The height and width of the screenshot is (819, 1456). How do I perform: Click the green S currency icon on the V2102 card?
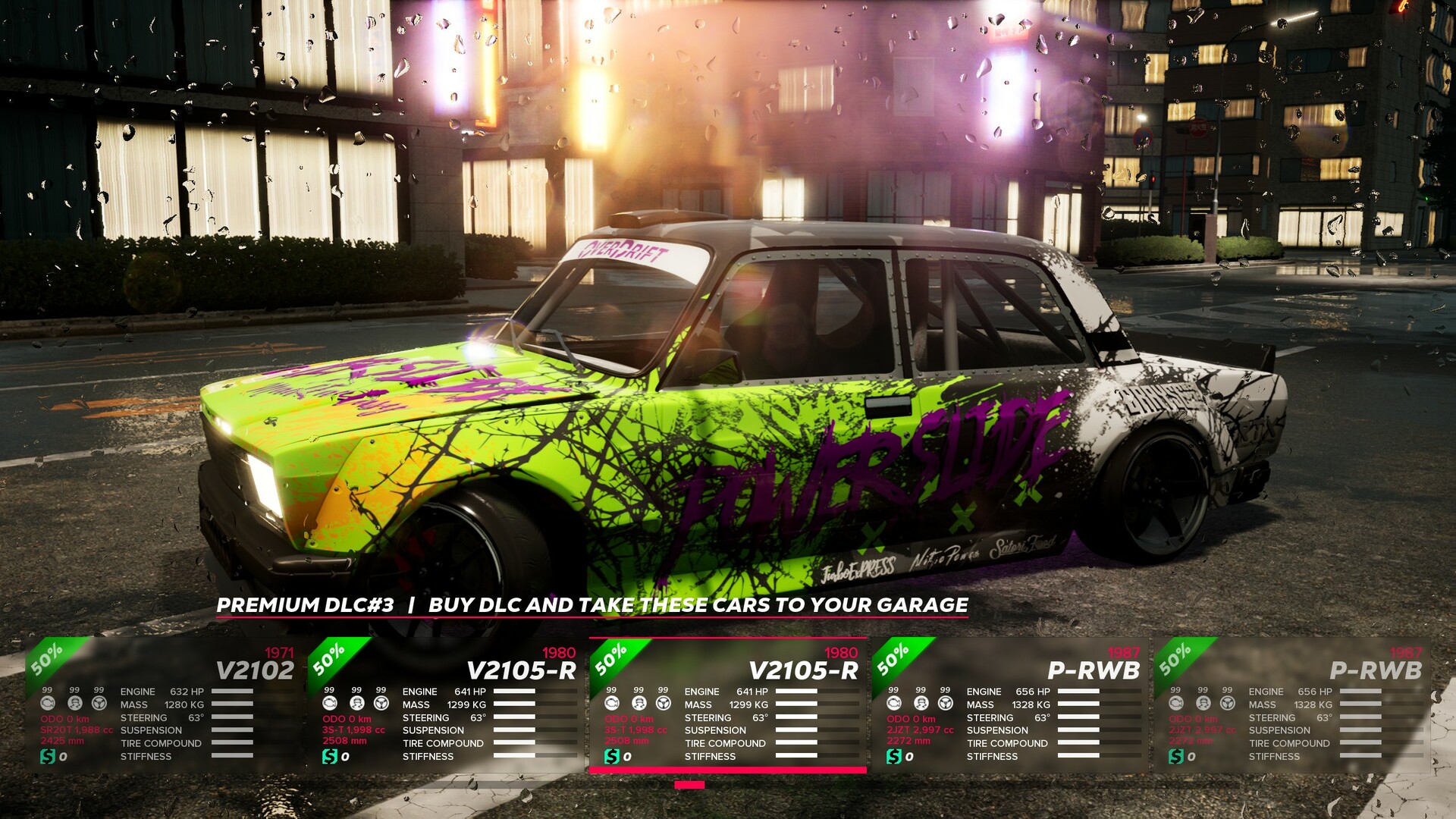(x=47, y=756)
